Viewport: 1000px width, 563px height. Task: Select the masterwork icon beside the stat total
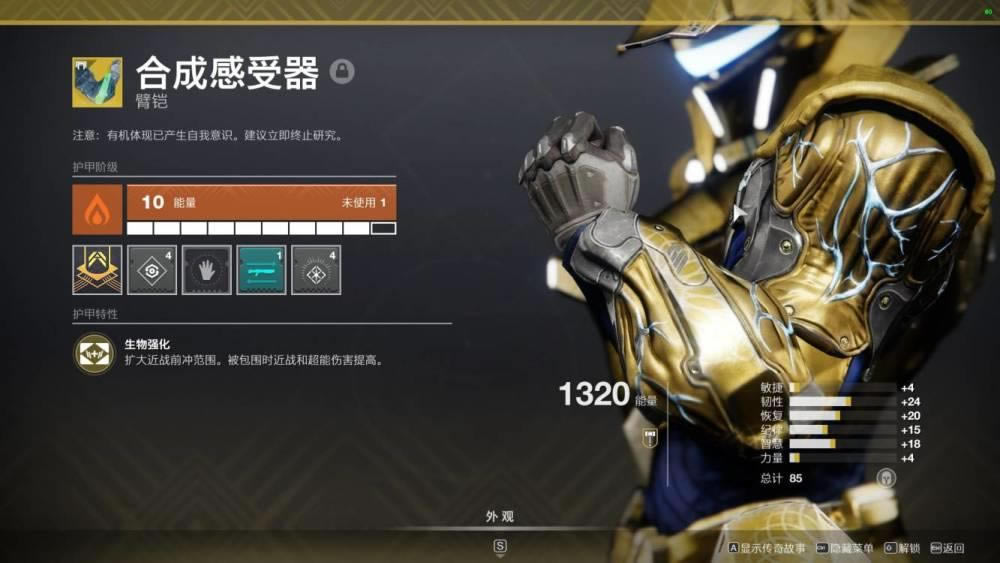[886, 477]
